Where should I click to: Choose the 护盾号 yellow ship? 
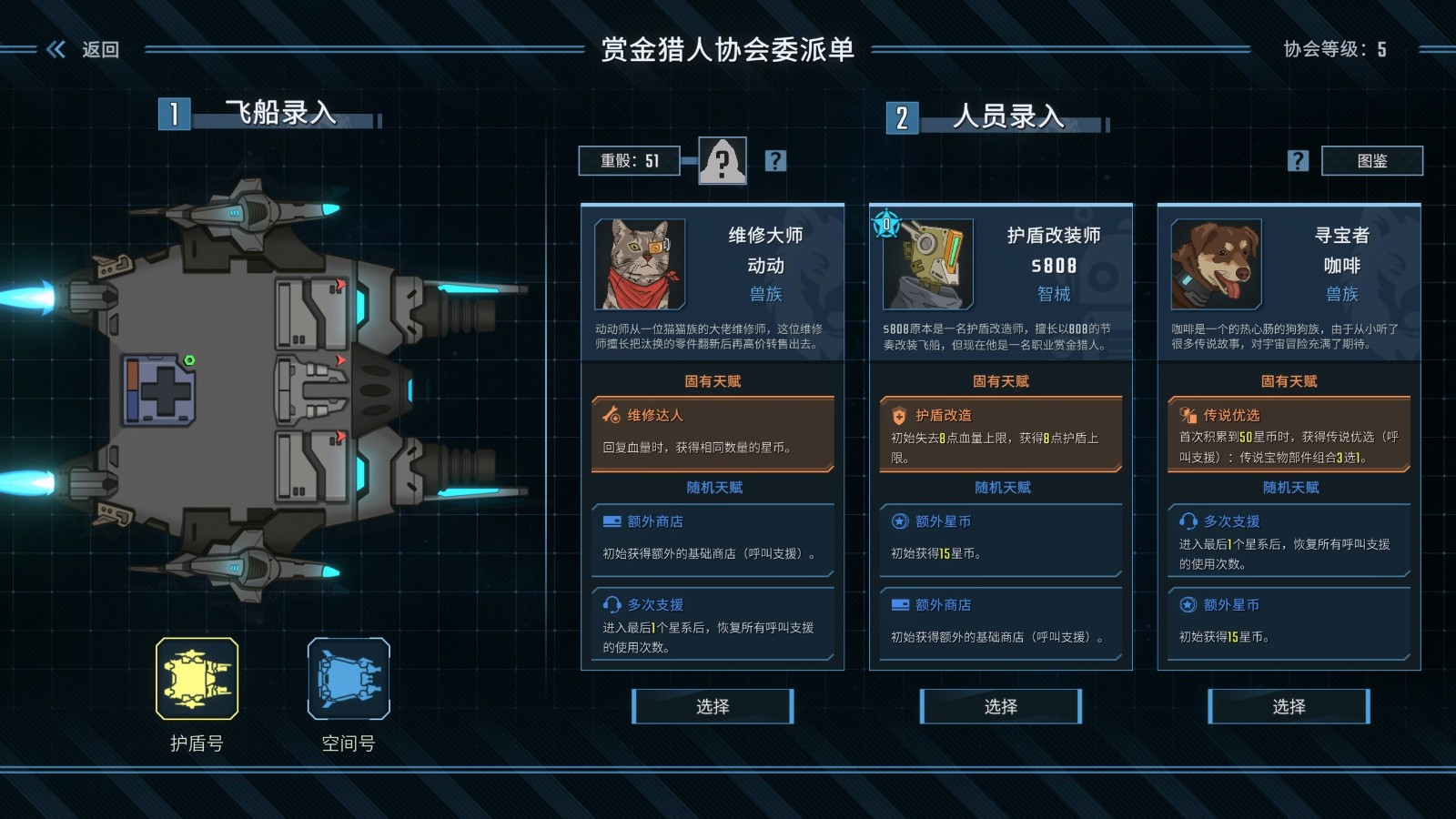click(x=197, y=679)
